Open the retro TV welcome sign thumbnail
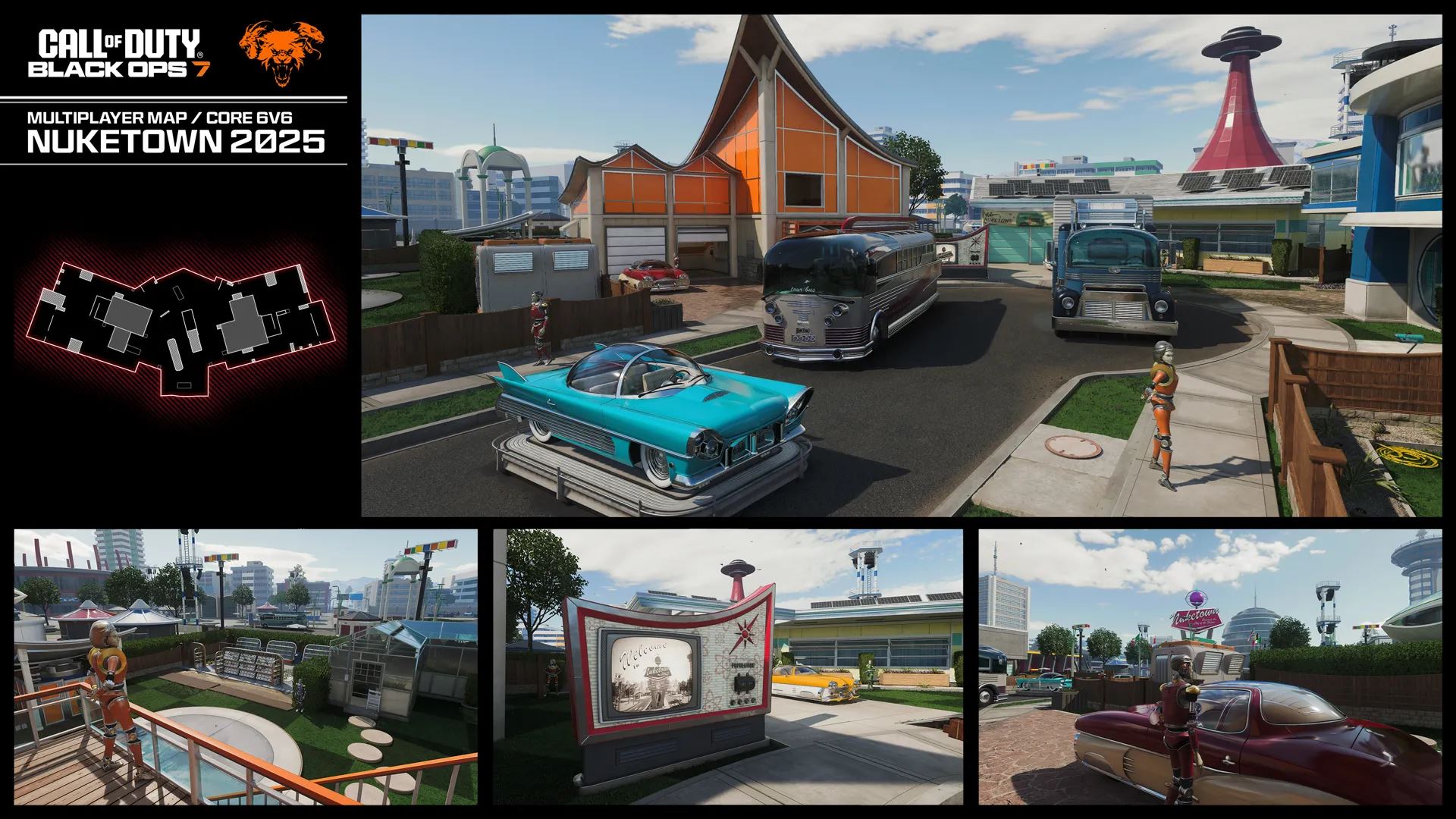1456x819 pixels. point(727,667)
